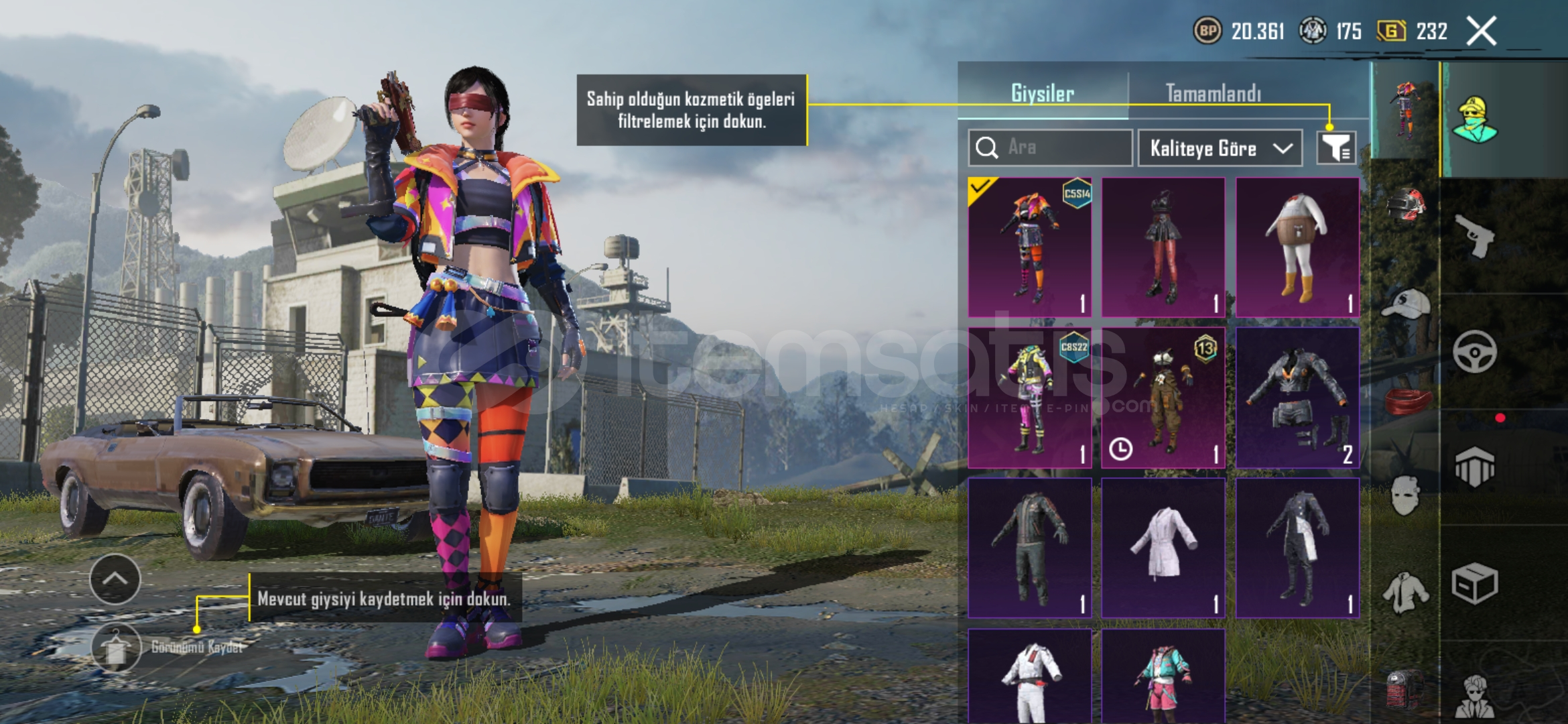Image resolution: width=1568 pixels, height=724 pixels.
Task: Close the inventory with the X button
Action: [x=1481, y=32]
